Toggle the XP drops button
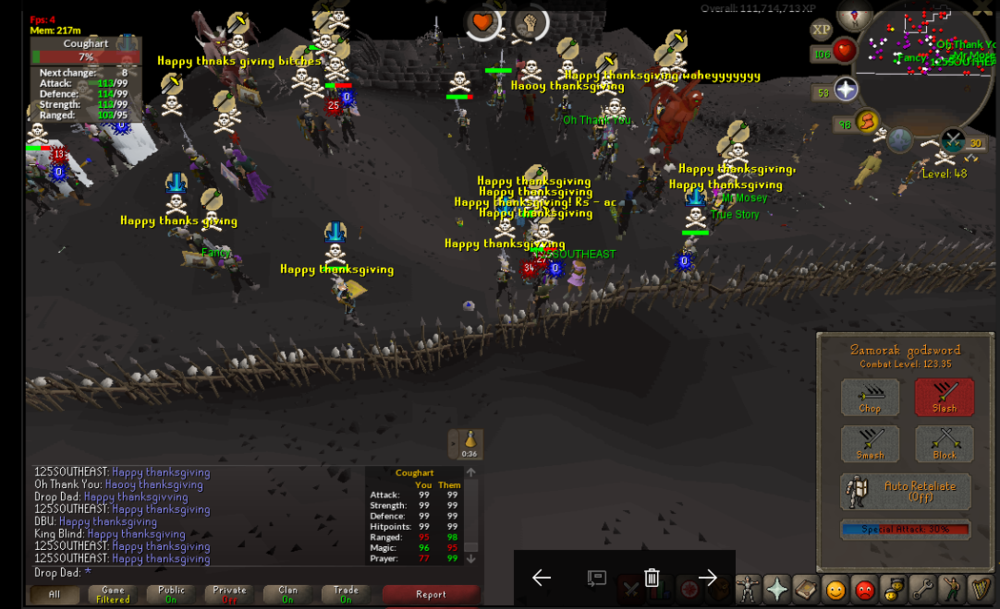 (x=821, y=29)
